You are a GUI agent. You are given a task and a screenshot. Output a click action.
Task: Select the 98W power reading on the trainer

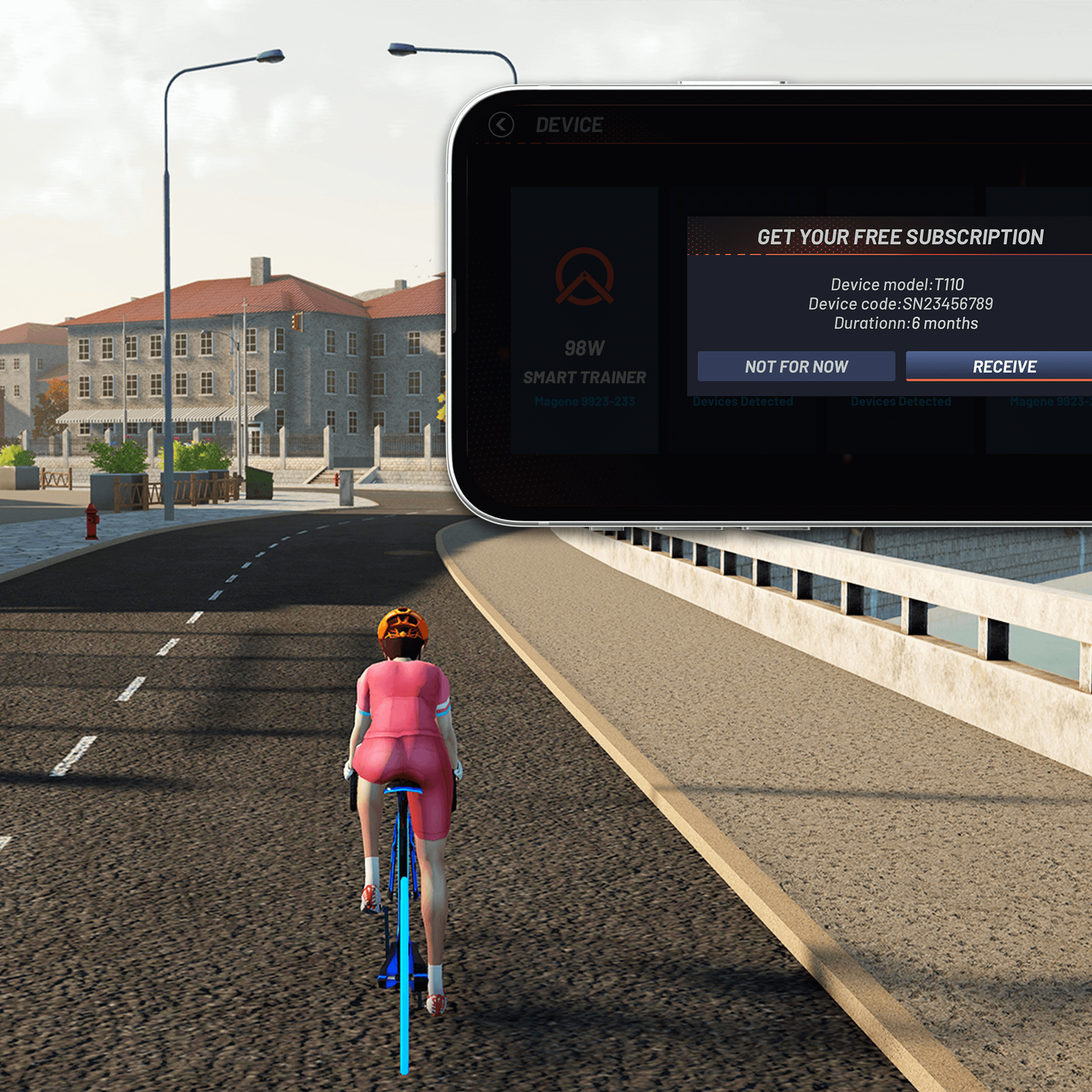586,349
